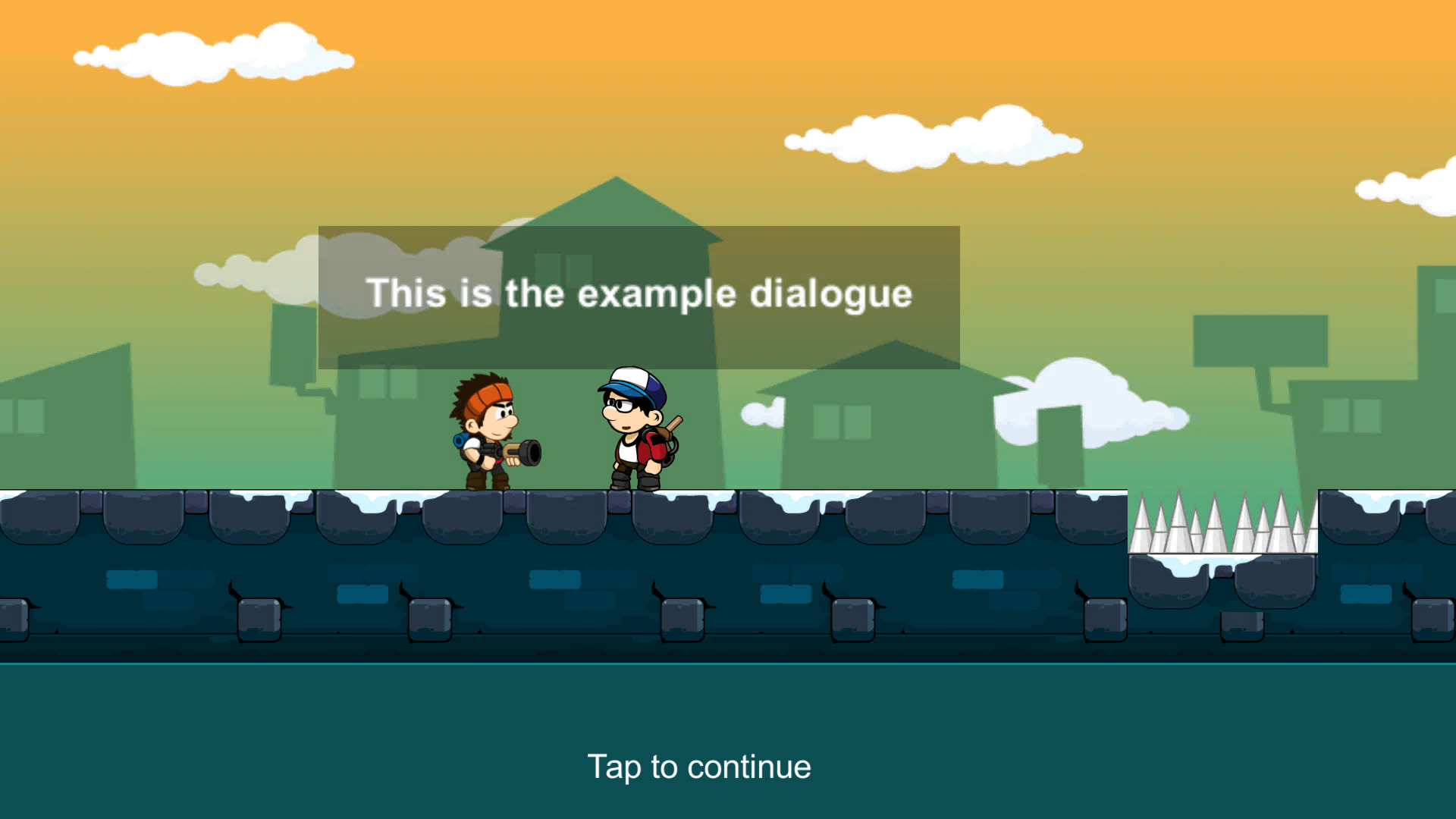Tap the 'Tap to continue' prompt
1456x819 pixels.
[x=698, y=767]
